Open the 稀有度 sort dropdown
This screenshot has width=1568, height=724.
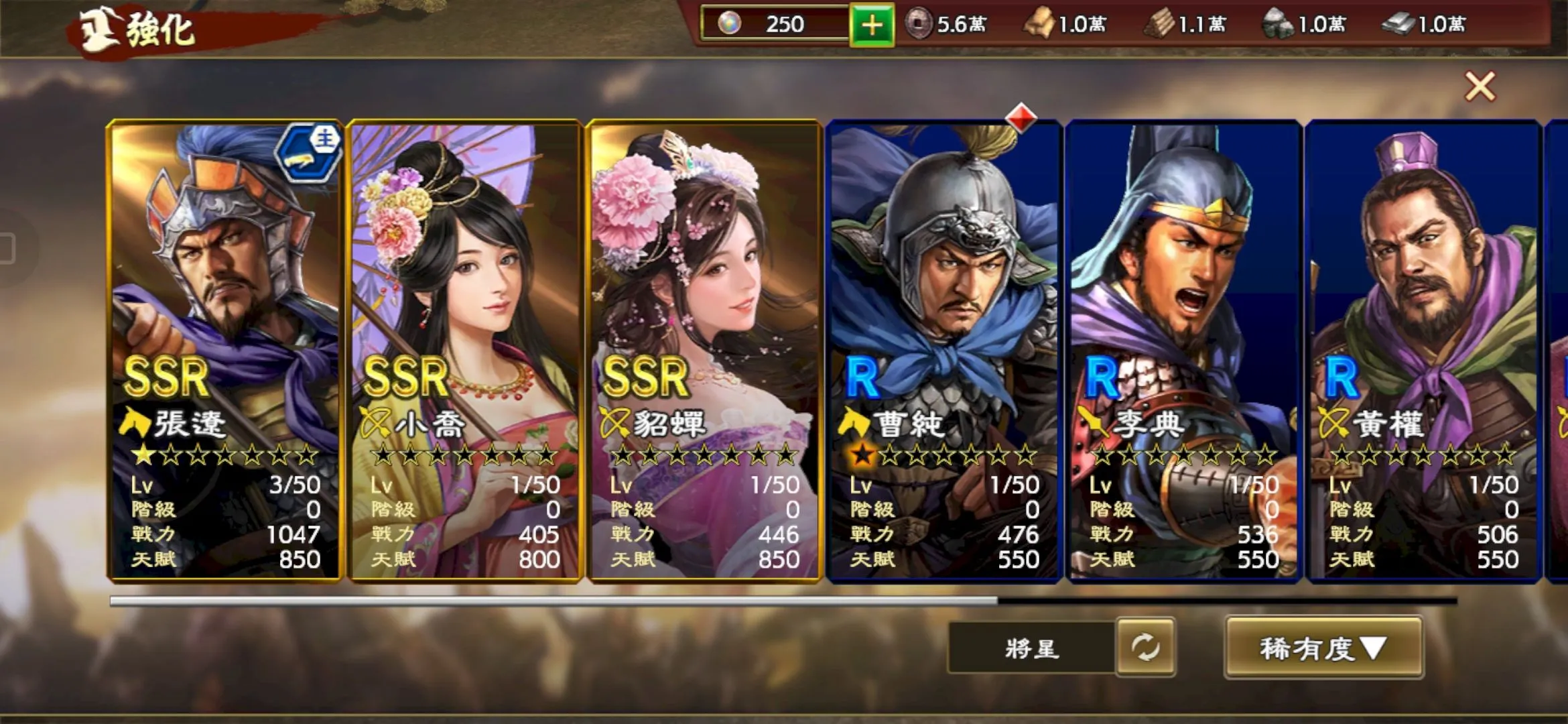click(1323, 648)
